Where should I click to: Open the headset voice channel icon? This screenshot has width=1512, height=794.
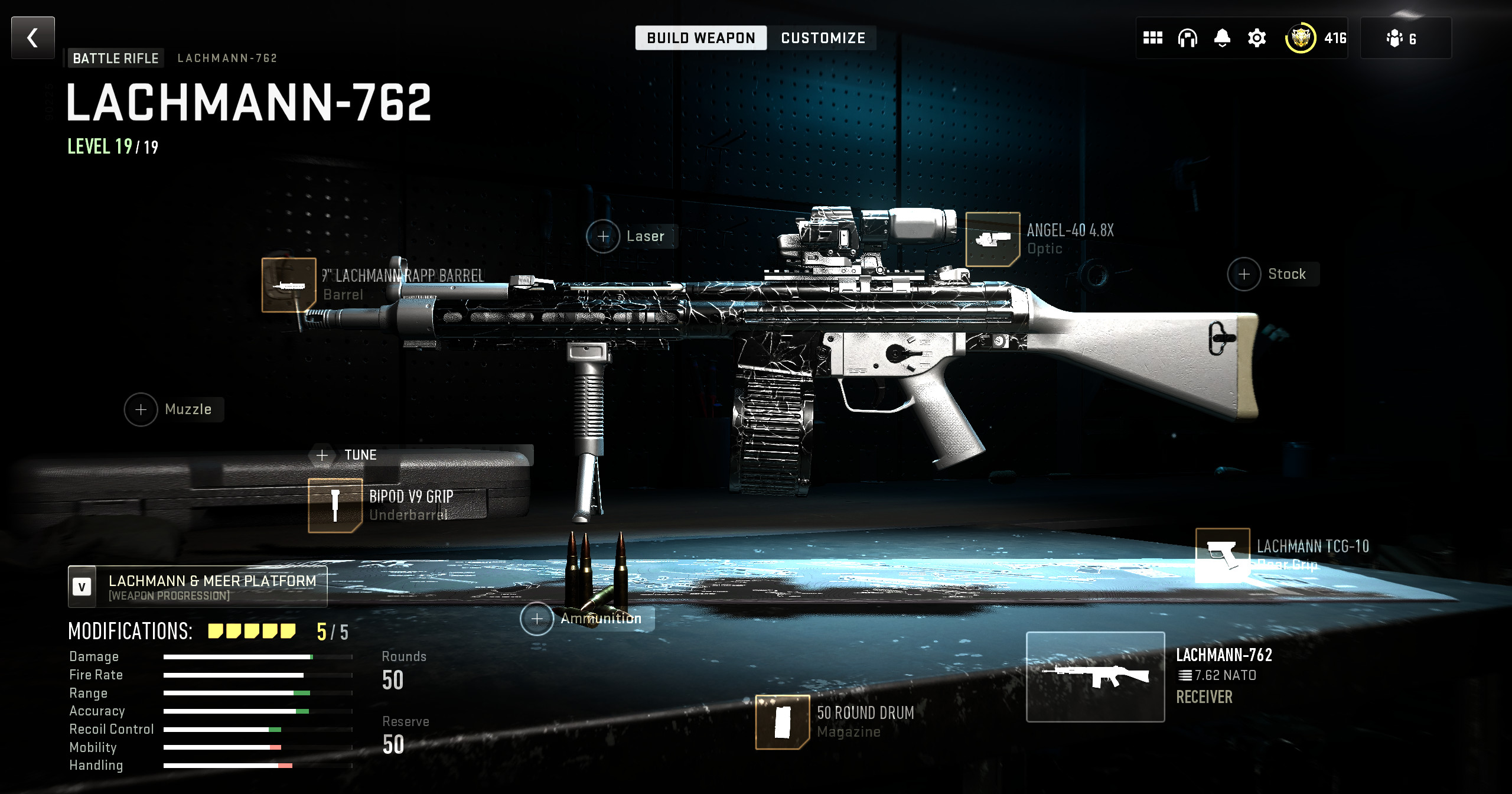click(x=1187, y=38)
